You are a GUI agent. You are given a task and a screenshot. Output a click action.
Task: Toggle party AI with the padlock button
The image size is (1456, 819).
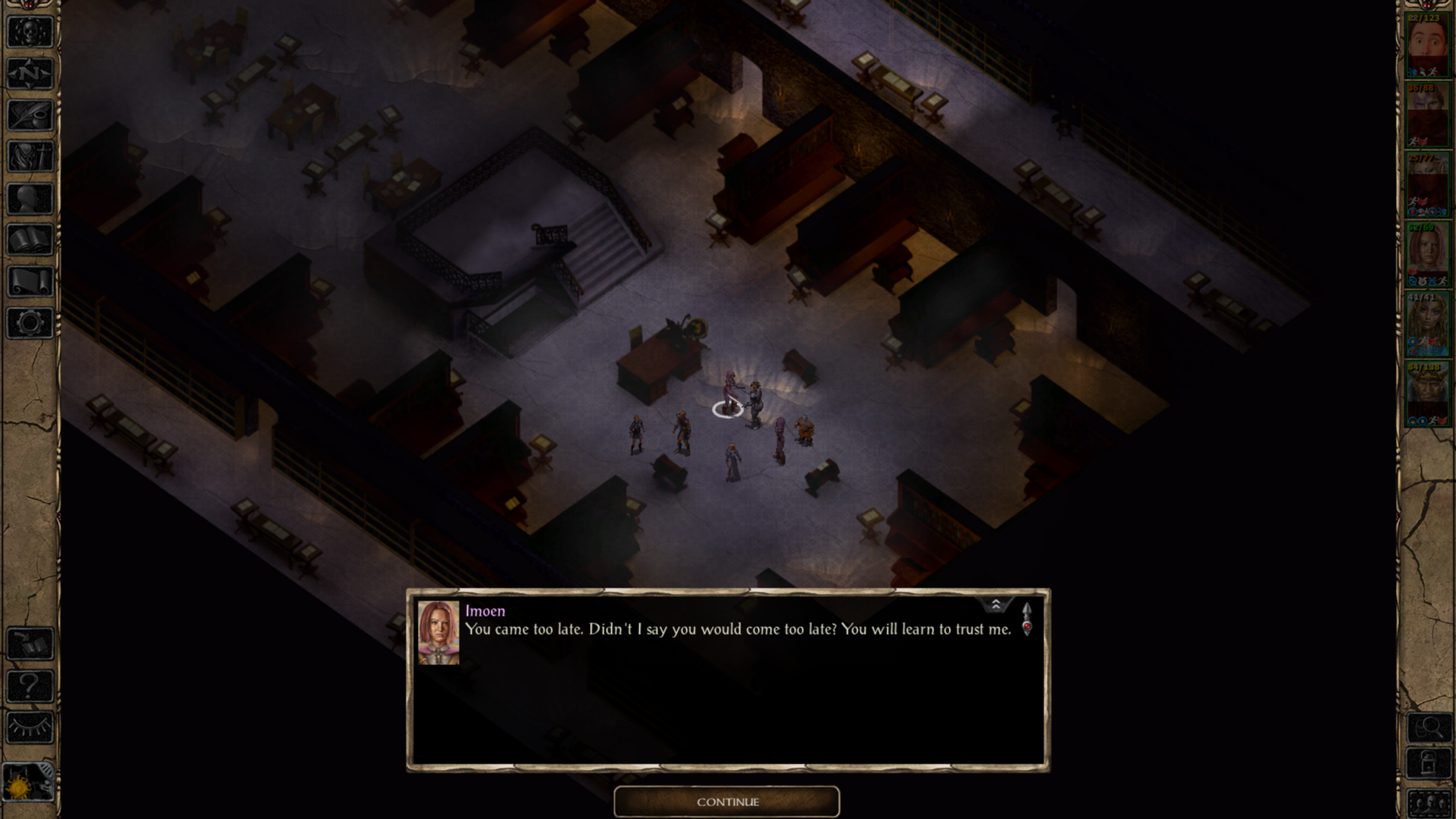pos(1429,763)
